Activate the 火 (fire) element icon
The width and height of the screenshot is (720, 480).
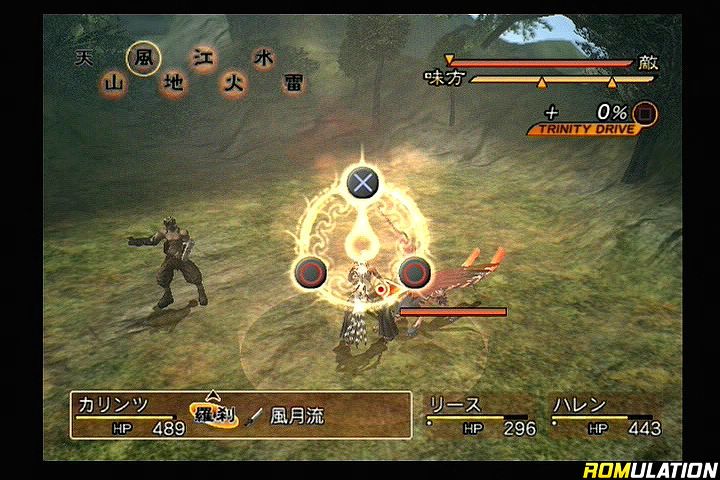pyautogui.click(x=233, y=85)
